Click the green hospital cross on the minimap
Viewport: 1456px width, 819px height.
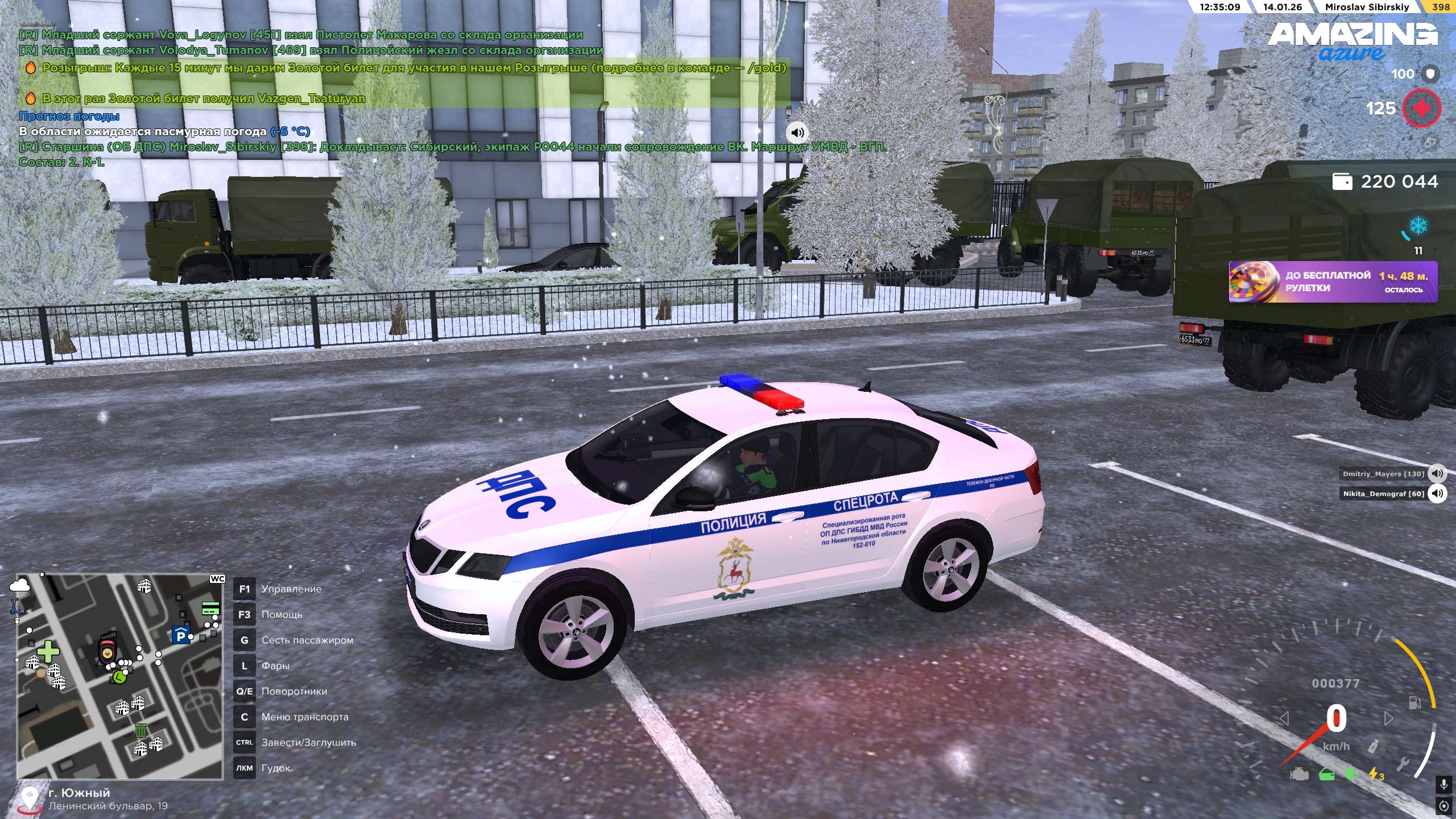tap(48, 652)
